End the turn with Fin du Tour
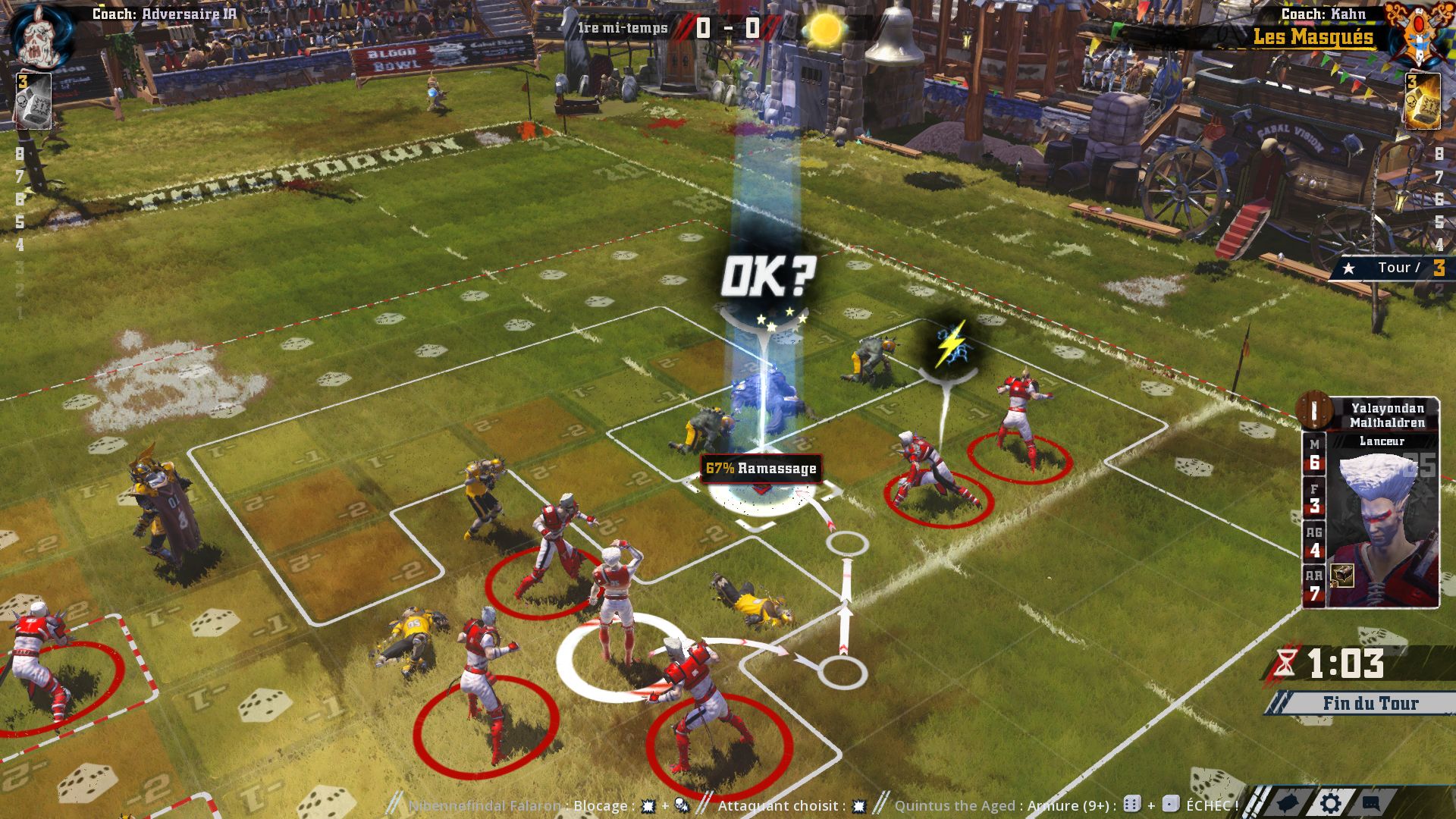 pyautogui.click(x=1370, y=704)
